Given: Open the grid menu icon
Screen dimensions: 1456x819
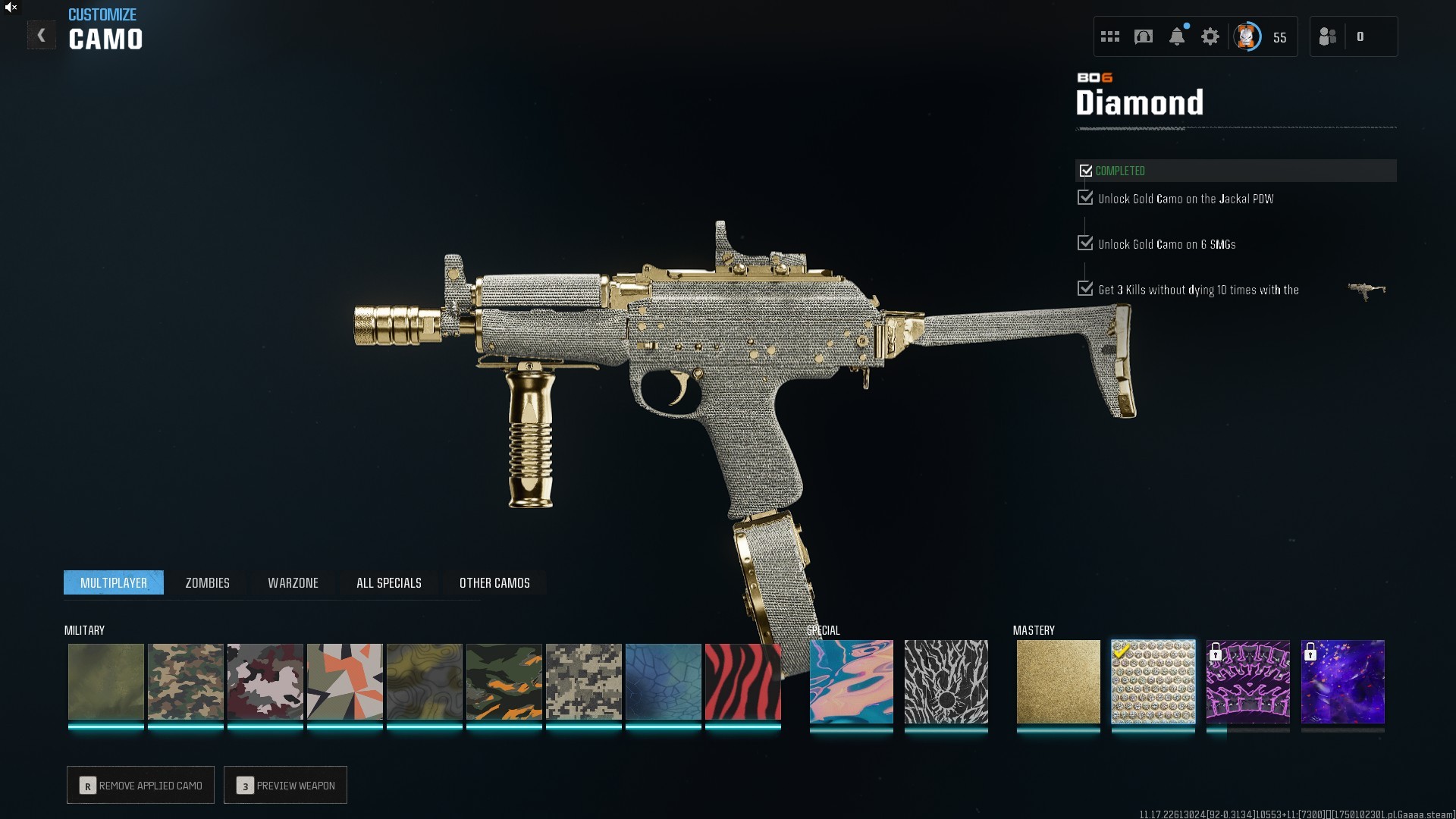Looking at the screenshot, I should click(x=1109, y=36).
